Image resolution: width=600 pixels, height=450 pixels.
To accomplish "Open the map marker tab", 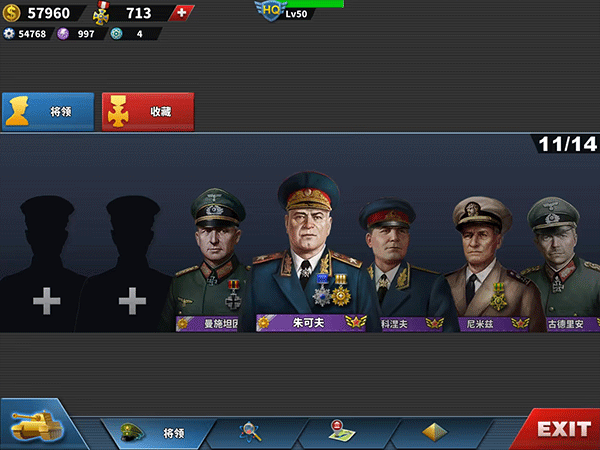I will [341, 432].
